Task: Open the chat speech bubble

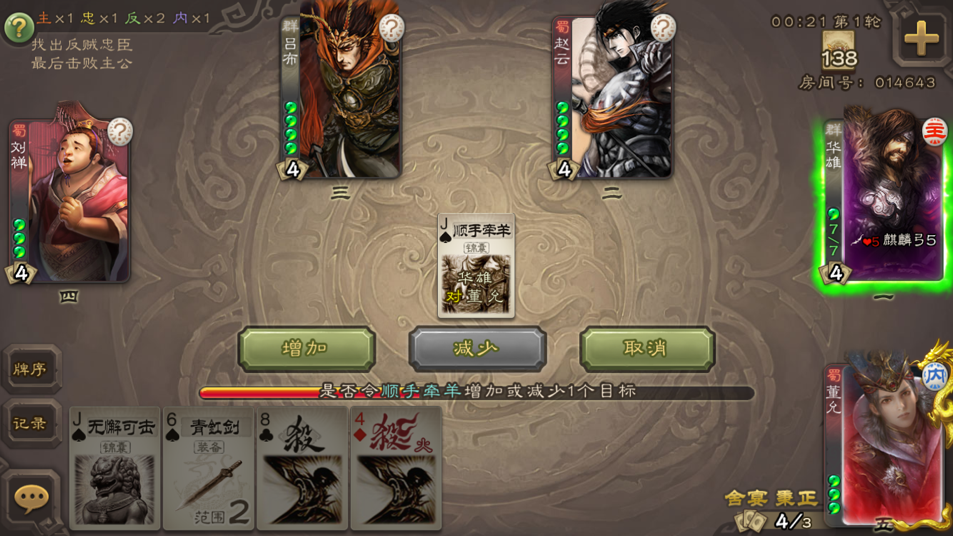Action: (31, 497)
